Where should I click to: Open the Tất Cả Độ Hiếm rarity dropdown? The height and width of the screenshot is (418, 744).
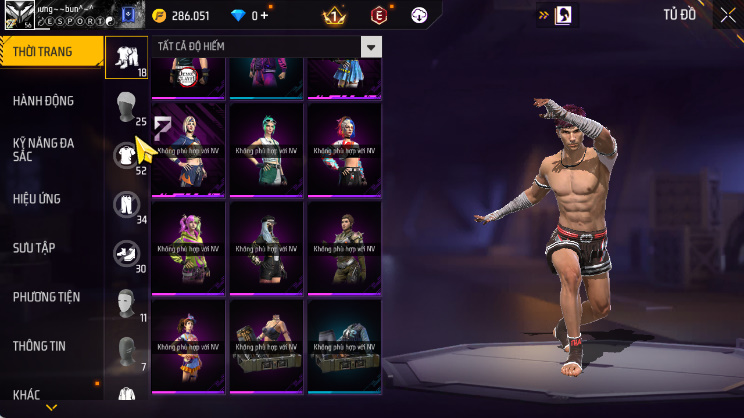click(371, 47)
